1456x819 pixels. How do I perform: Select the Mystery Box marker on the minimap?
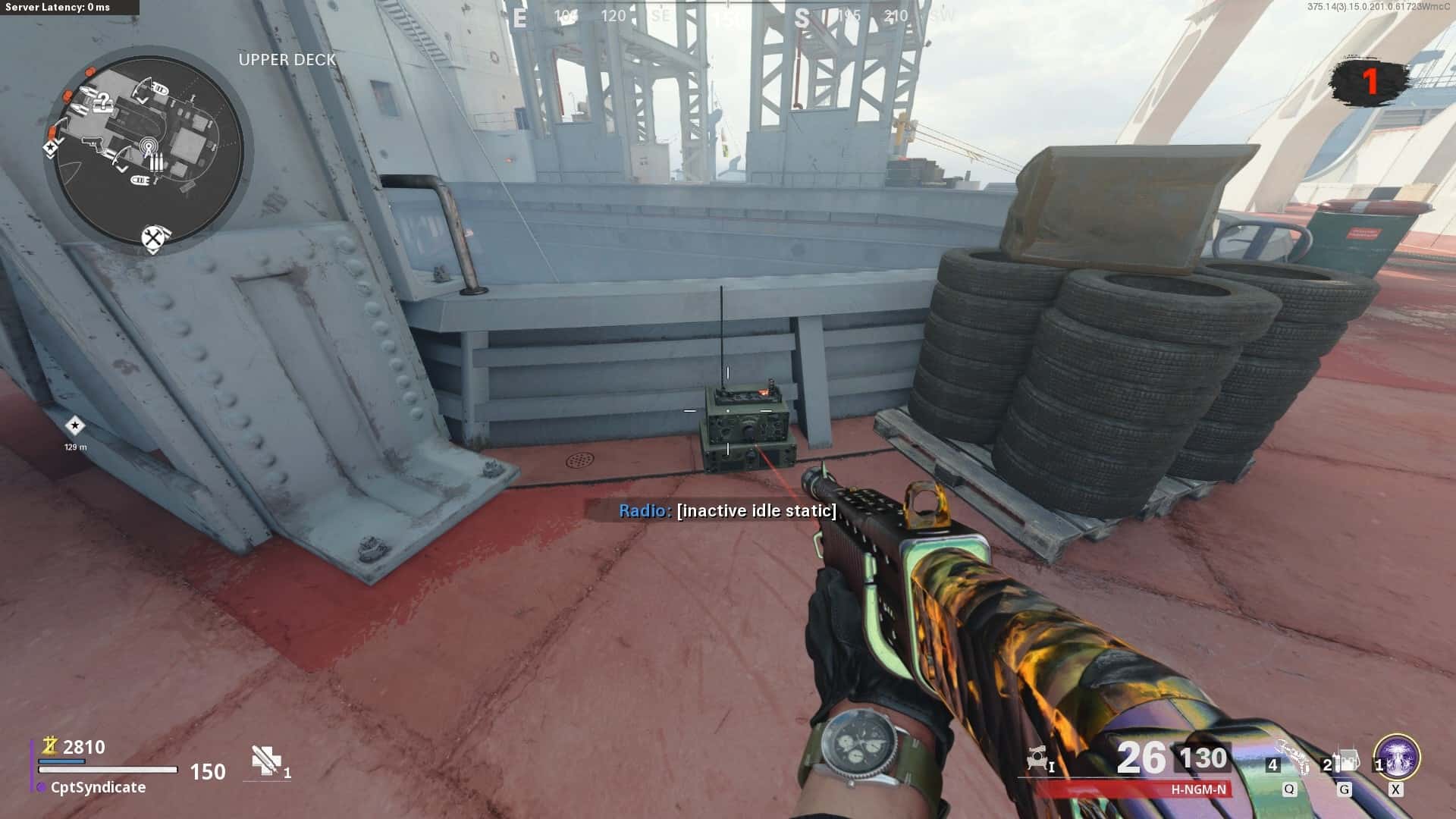coord(105,103)
